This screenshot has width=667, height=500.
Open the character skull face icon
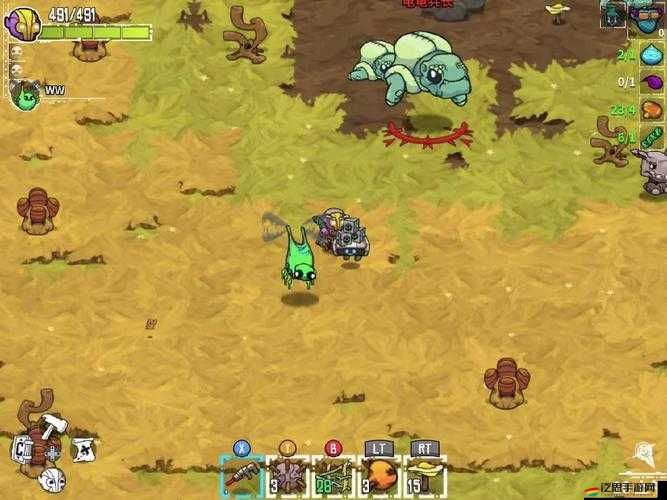pyautogui.click(x=52, y=478)
